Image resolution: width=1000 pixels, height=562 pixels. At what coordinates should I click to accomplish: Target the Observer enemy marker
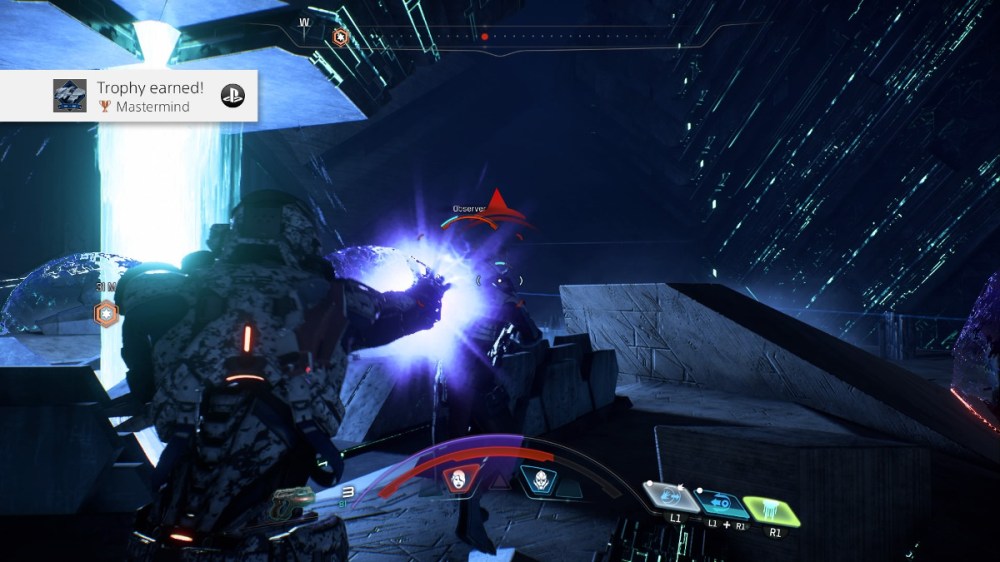click(x=497, y=203)
